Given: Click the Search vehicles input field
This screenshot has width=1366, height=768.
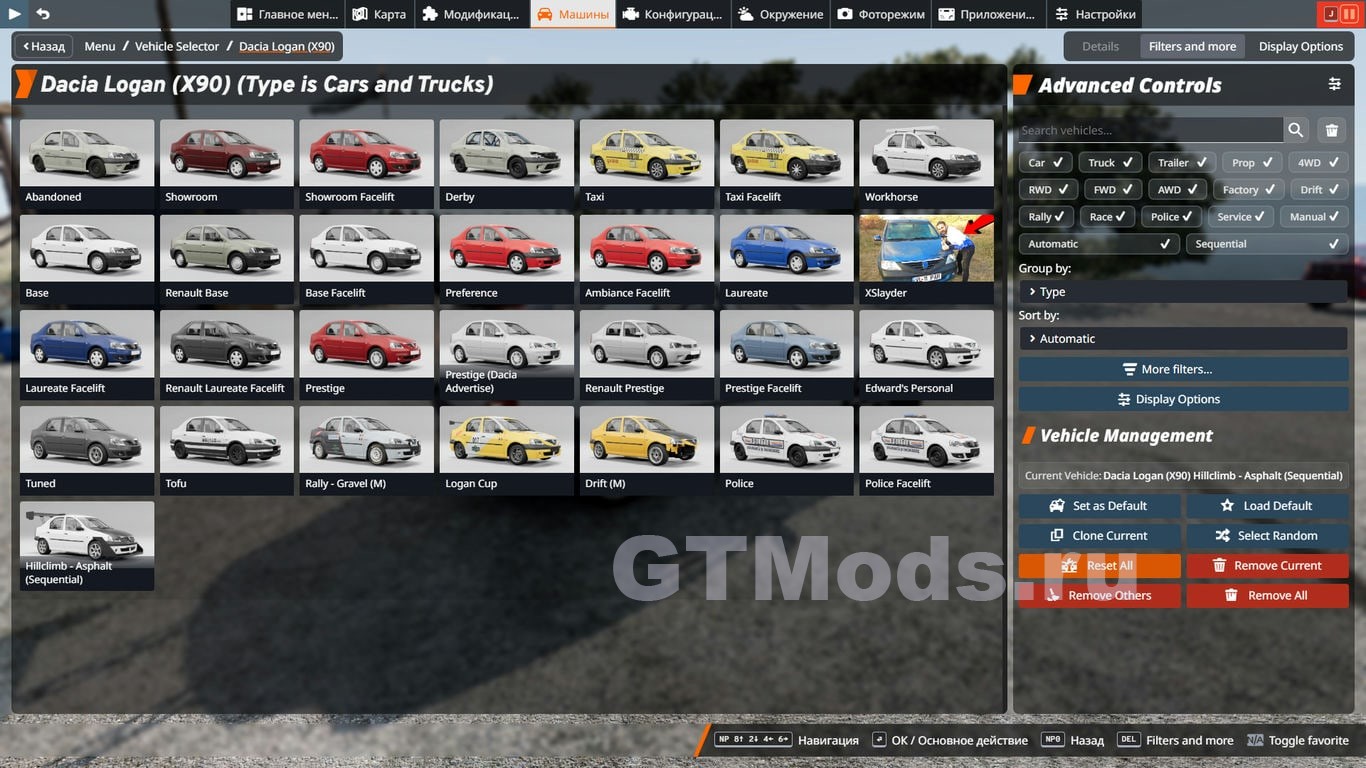Looking at the screenshot, I should click(1150, 130).
